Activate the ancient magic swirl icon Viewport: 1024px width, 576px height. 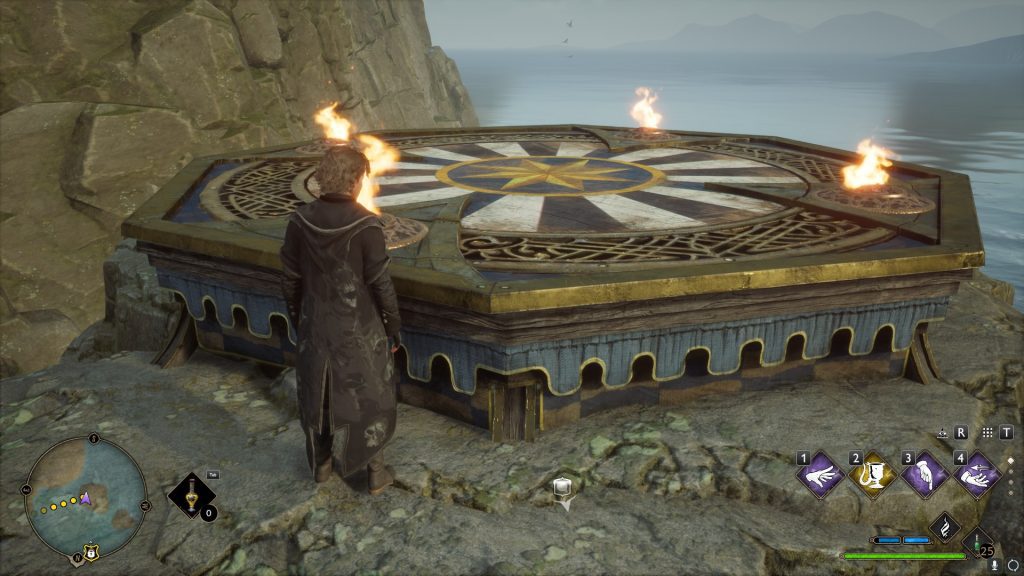[x=945, y=527]
